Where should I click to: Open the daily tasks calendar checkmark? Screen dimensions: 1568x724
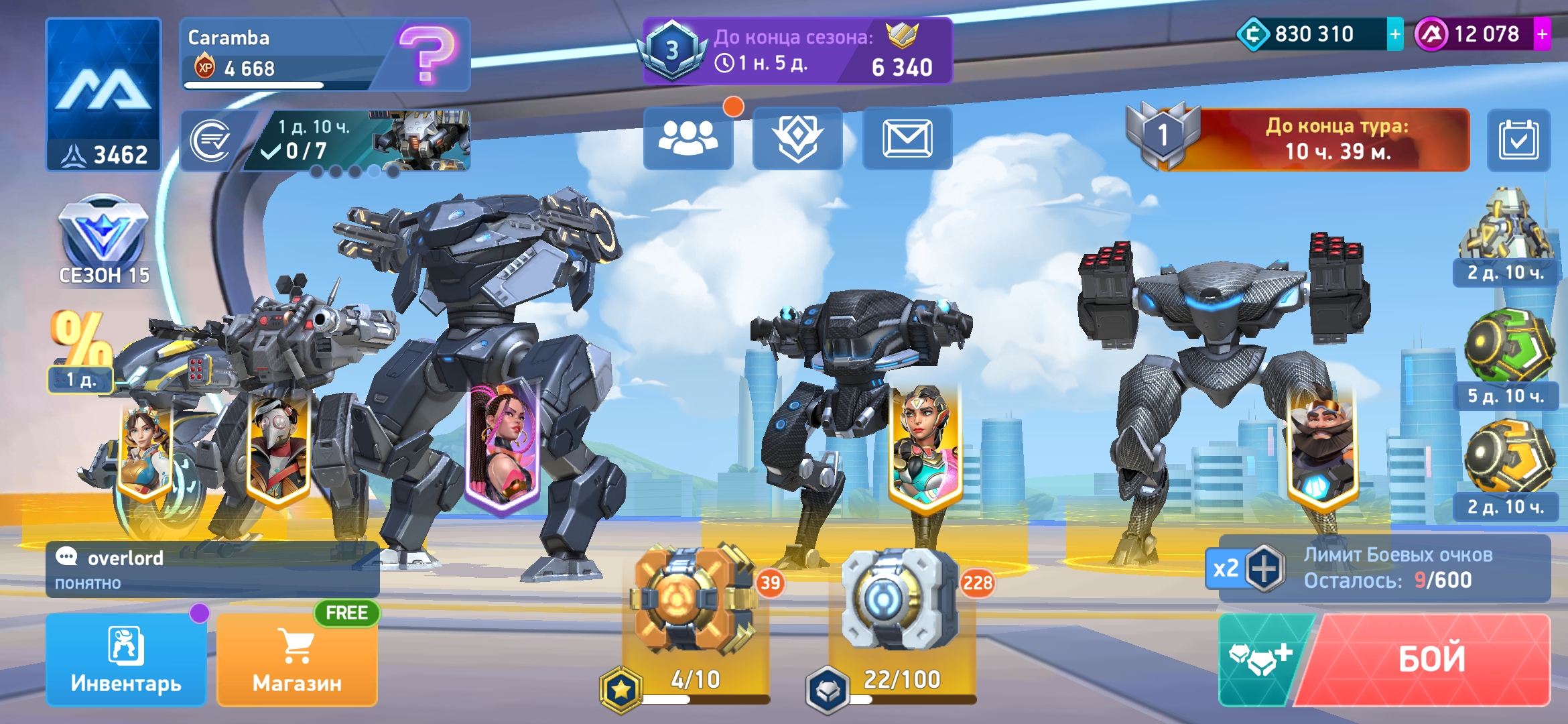(x=1518, y=139)
